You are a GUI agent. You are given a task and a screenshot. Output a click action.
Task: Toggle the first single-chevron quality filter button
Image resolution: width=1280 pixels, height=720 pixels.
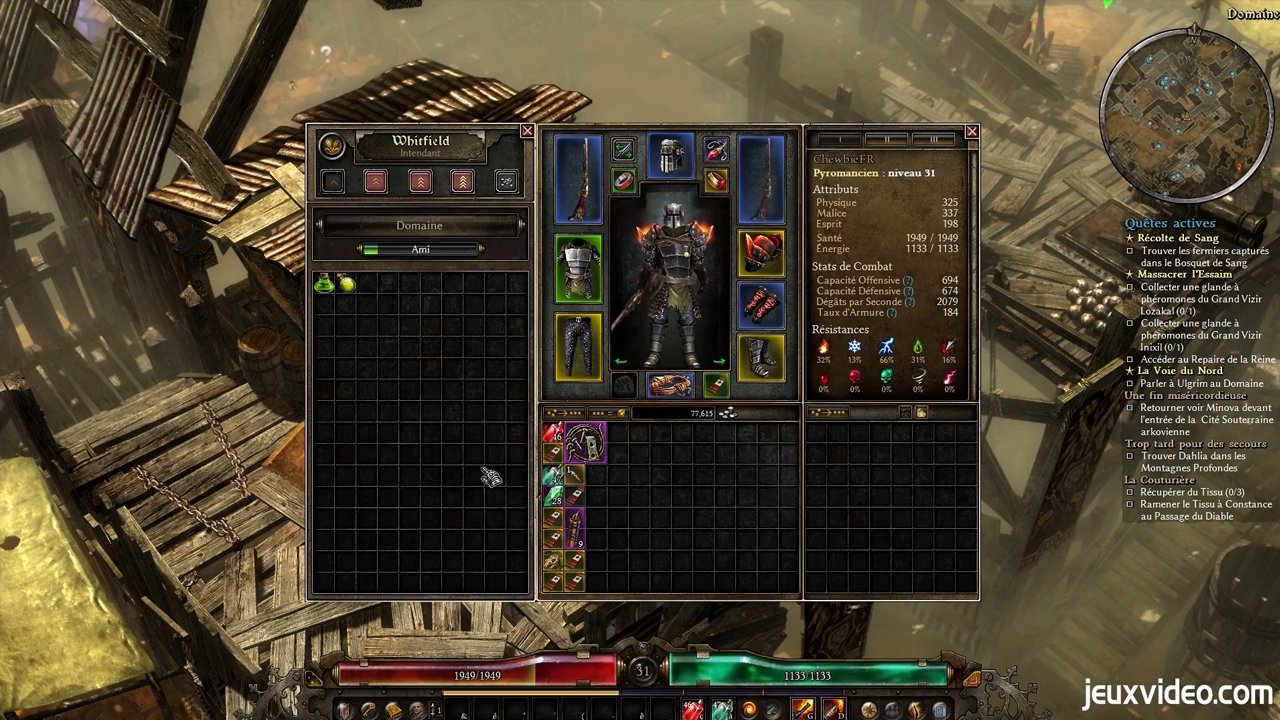(x=332, y=181)
